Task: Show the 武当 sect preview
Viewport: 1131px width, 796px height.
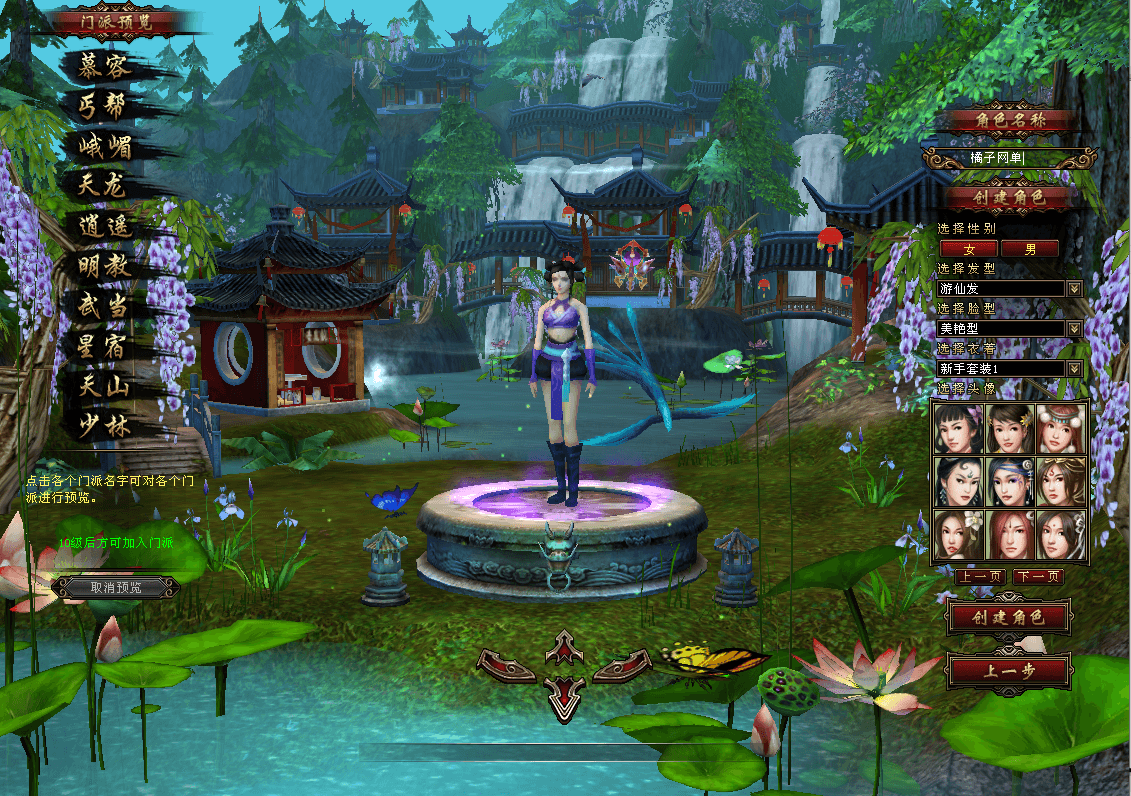Action: [x=105, y=306]
